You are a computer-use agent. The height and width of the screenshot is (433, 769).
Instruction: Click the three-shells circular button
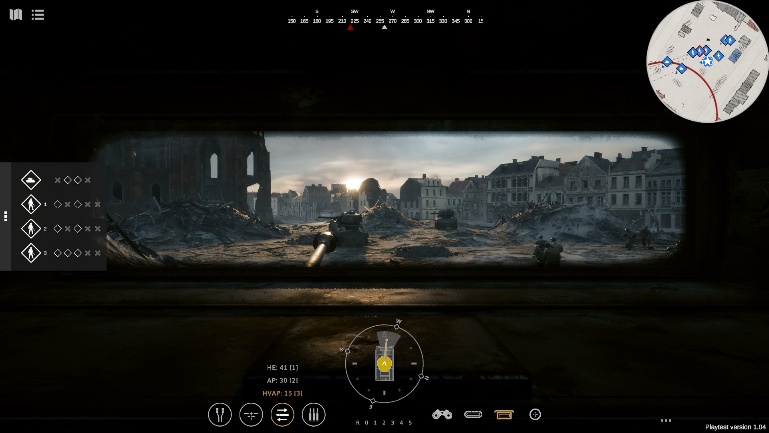coord(313,413)
